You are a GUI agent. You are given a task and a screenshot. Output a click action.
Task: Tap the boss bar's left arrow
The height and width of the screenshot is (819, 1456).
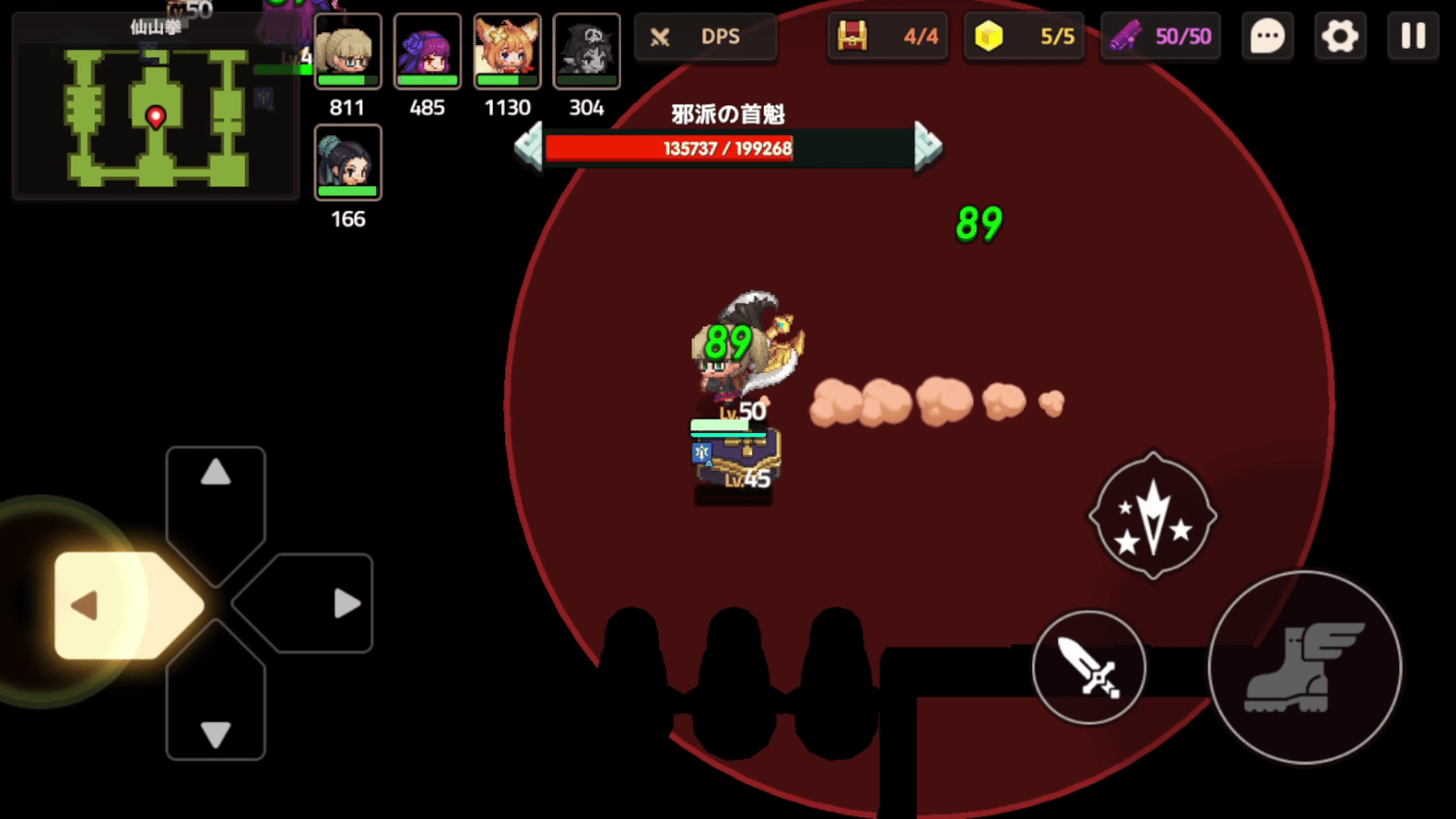[529, 146]
